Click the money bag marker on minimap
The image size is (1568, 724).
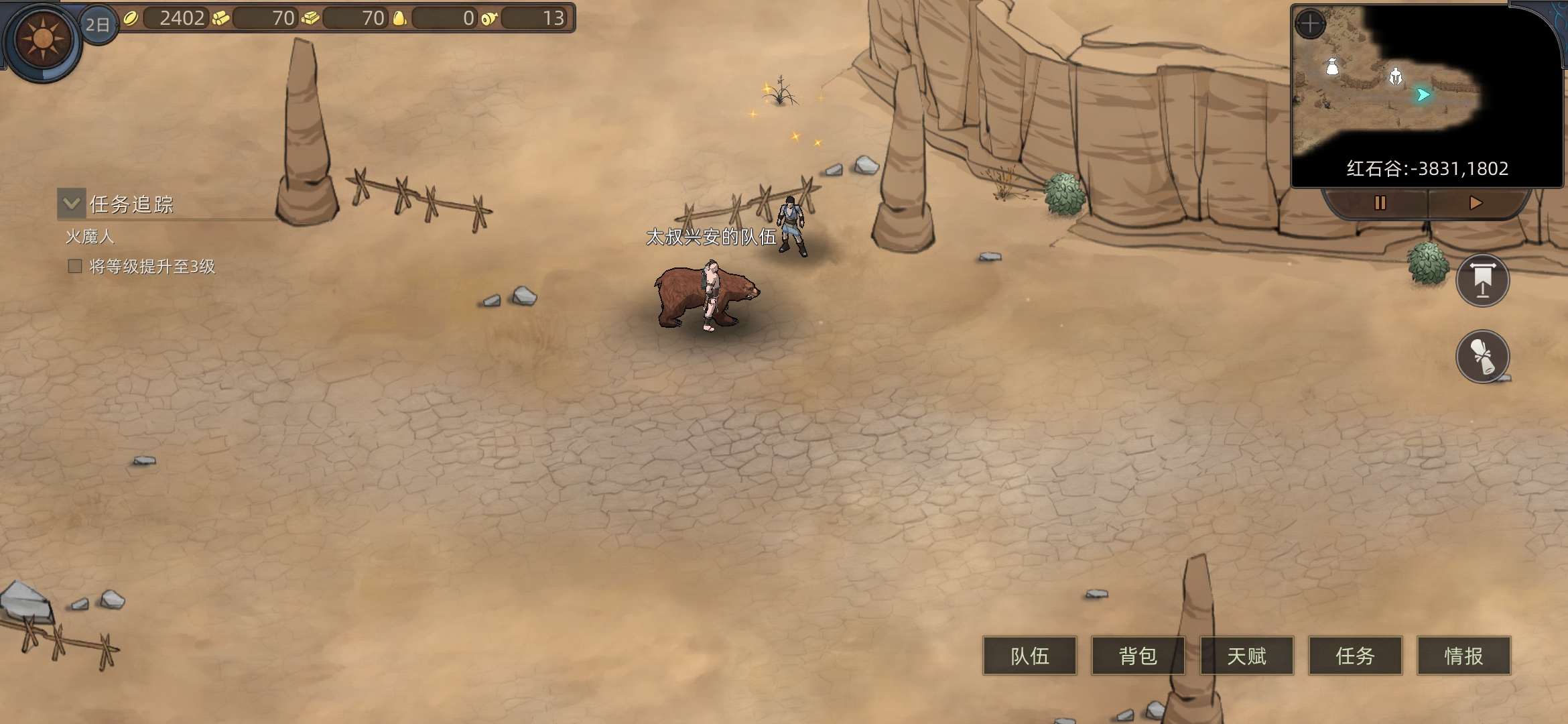[1332, 67]
